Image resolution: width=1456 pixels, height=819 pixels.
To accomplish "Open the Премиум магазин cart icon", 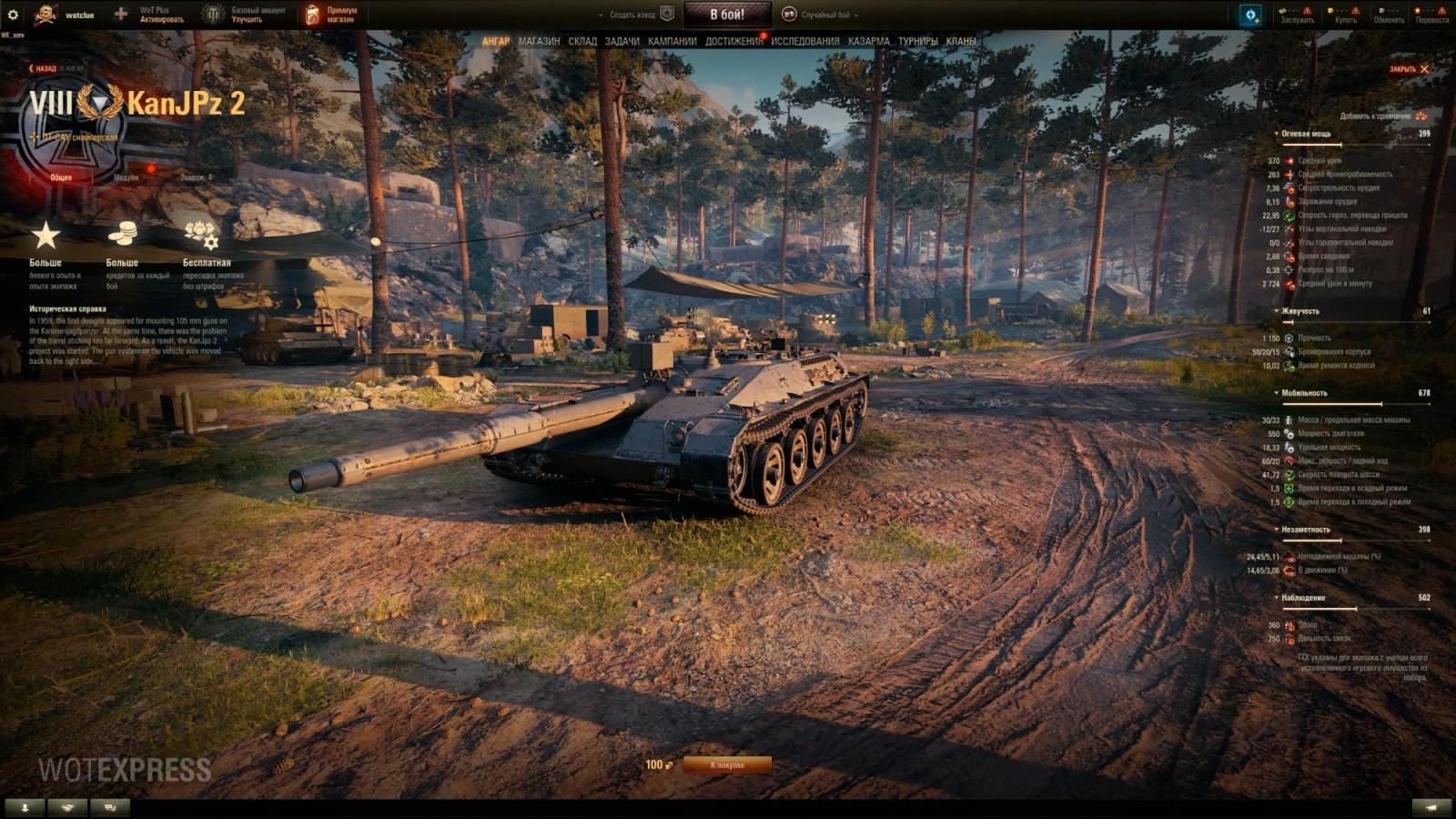I will click(x=313, y=12).
